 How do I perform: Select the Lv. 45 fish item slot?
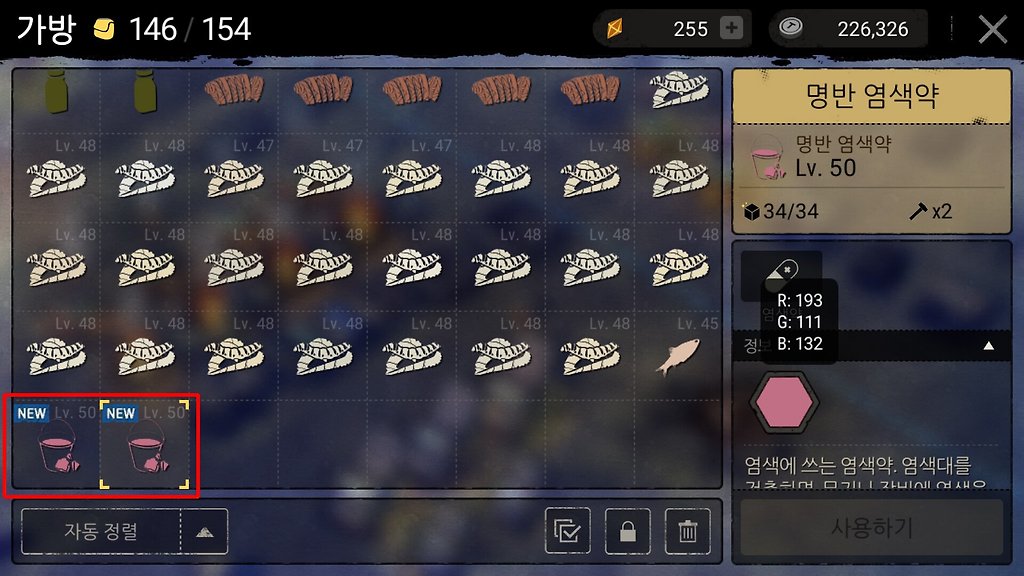click(677, 356)
